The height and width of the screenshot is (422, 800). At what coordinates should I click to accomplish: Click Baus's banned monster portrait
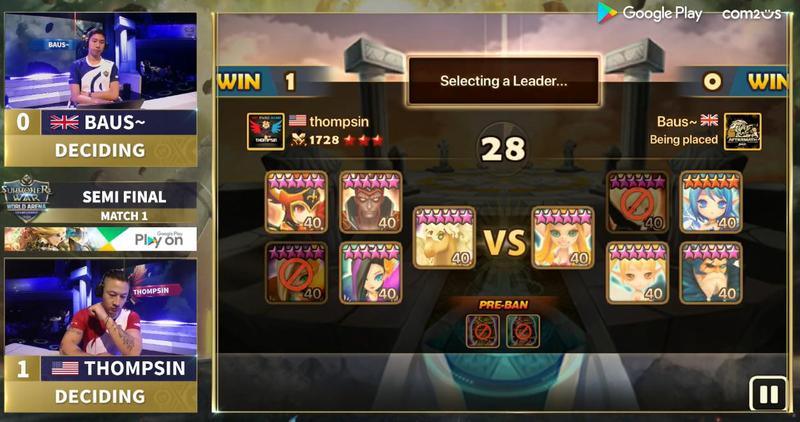click(637, 202)
